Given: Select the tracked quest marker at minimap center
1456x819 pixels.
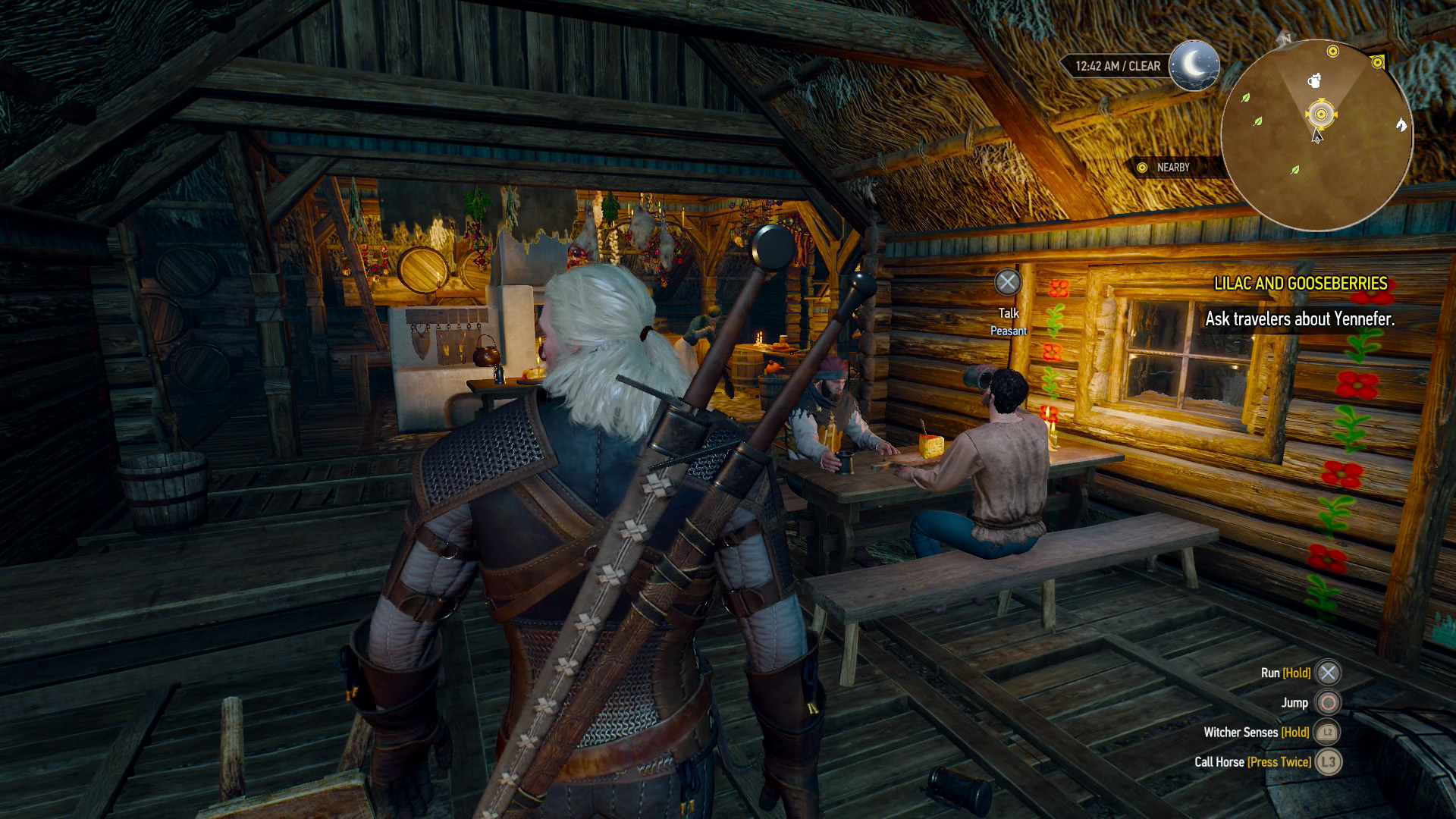Looking at the screenshot, I should click(x=1321, y=115).
